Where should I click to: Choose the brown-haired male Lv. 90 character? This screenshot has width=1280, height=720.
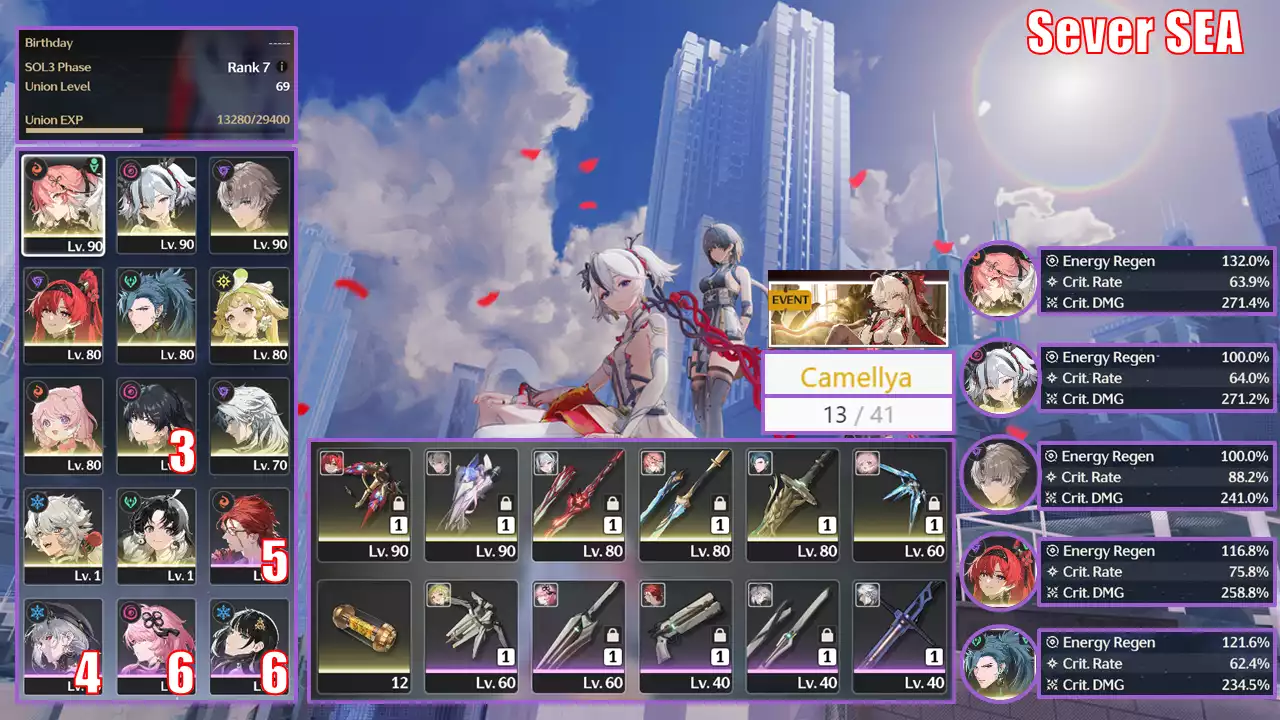249,204
